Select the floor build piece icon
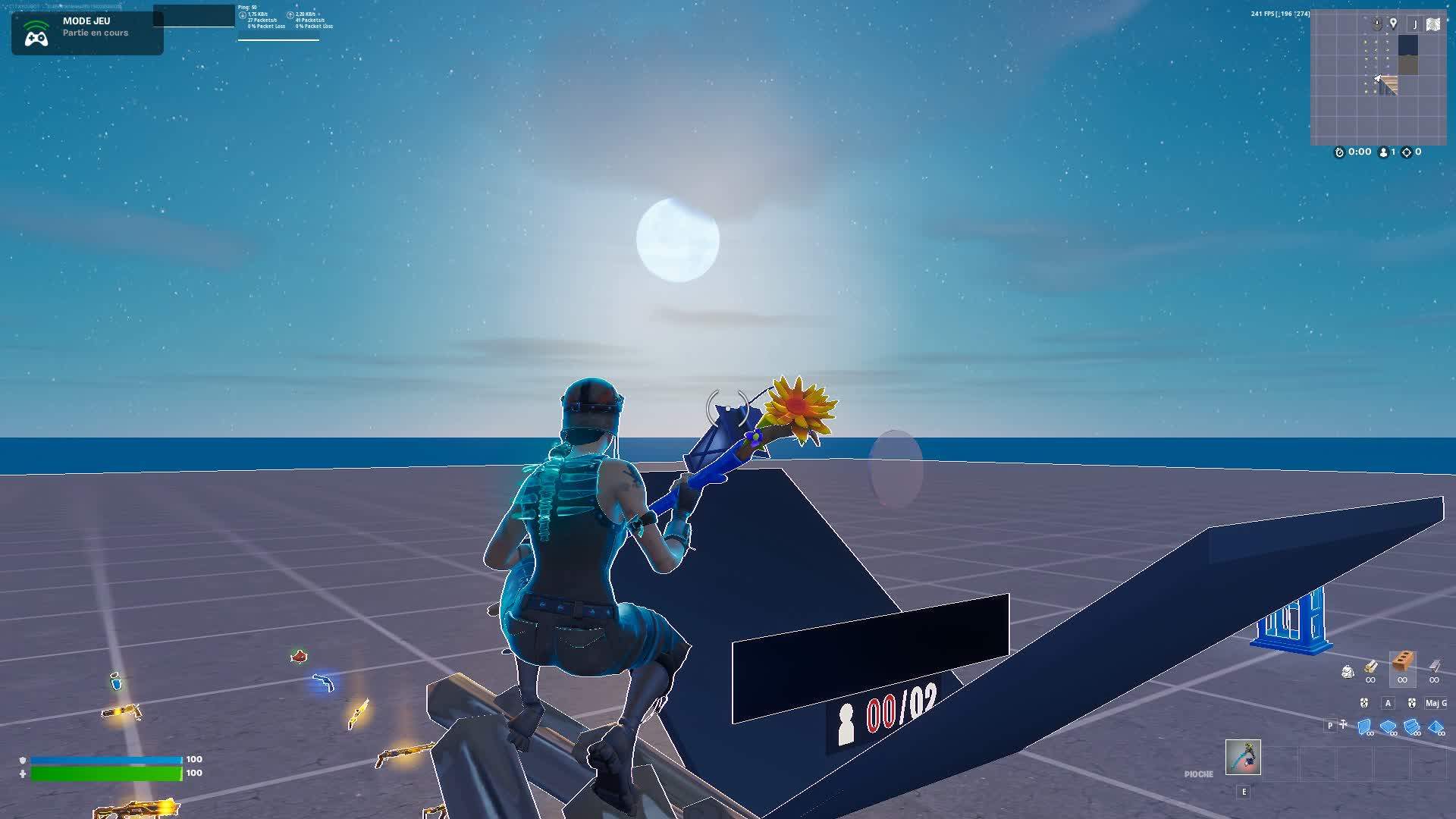This screenshot has width=1456, height=819. 1388,725
